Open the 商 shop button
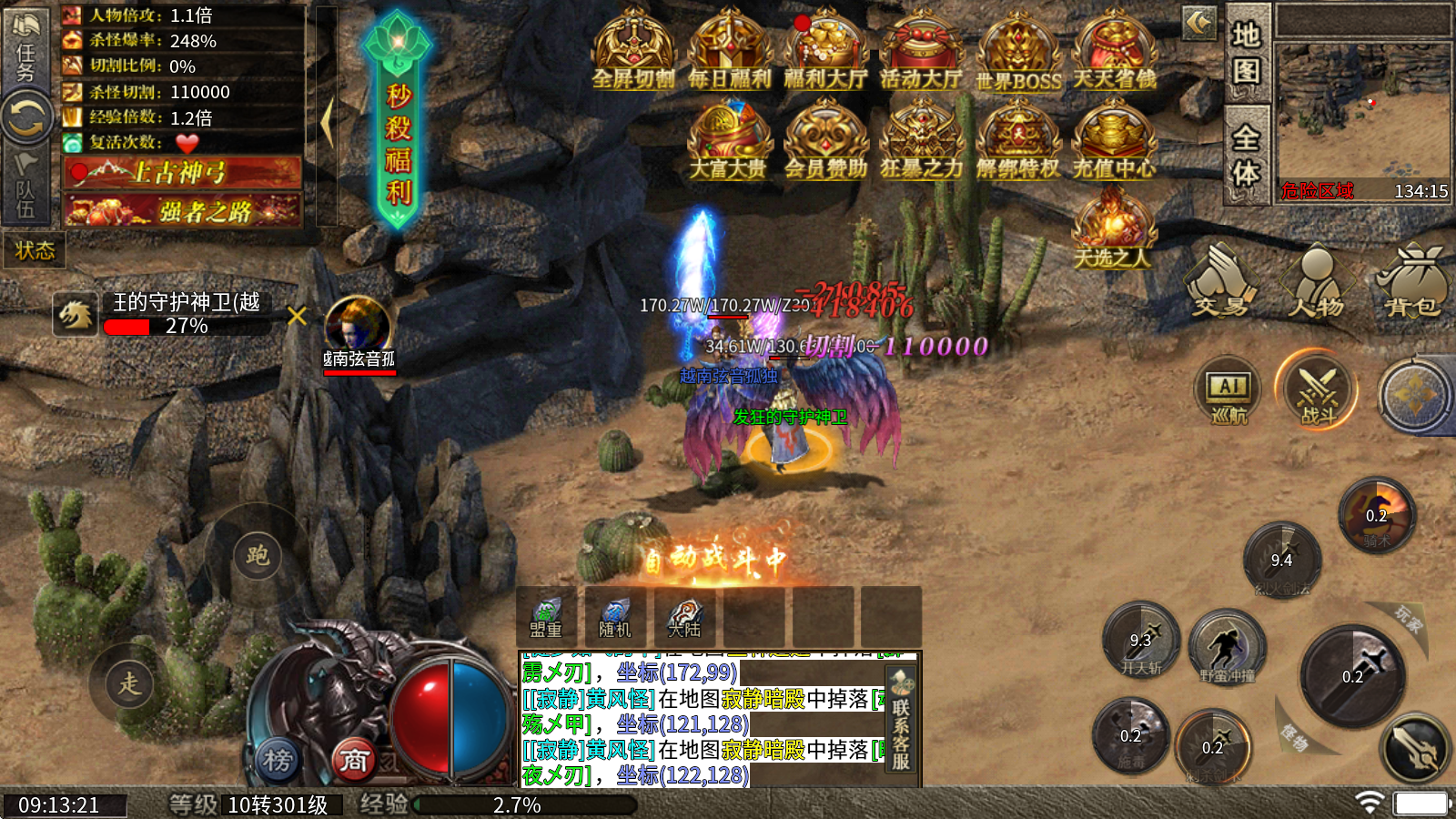 354,759
